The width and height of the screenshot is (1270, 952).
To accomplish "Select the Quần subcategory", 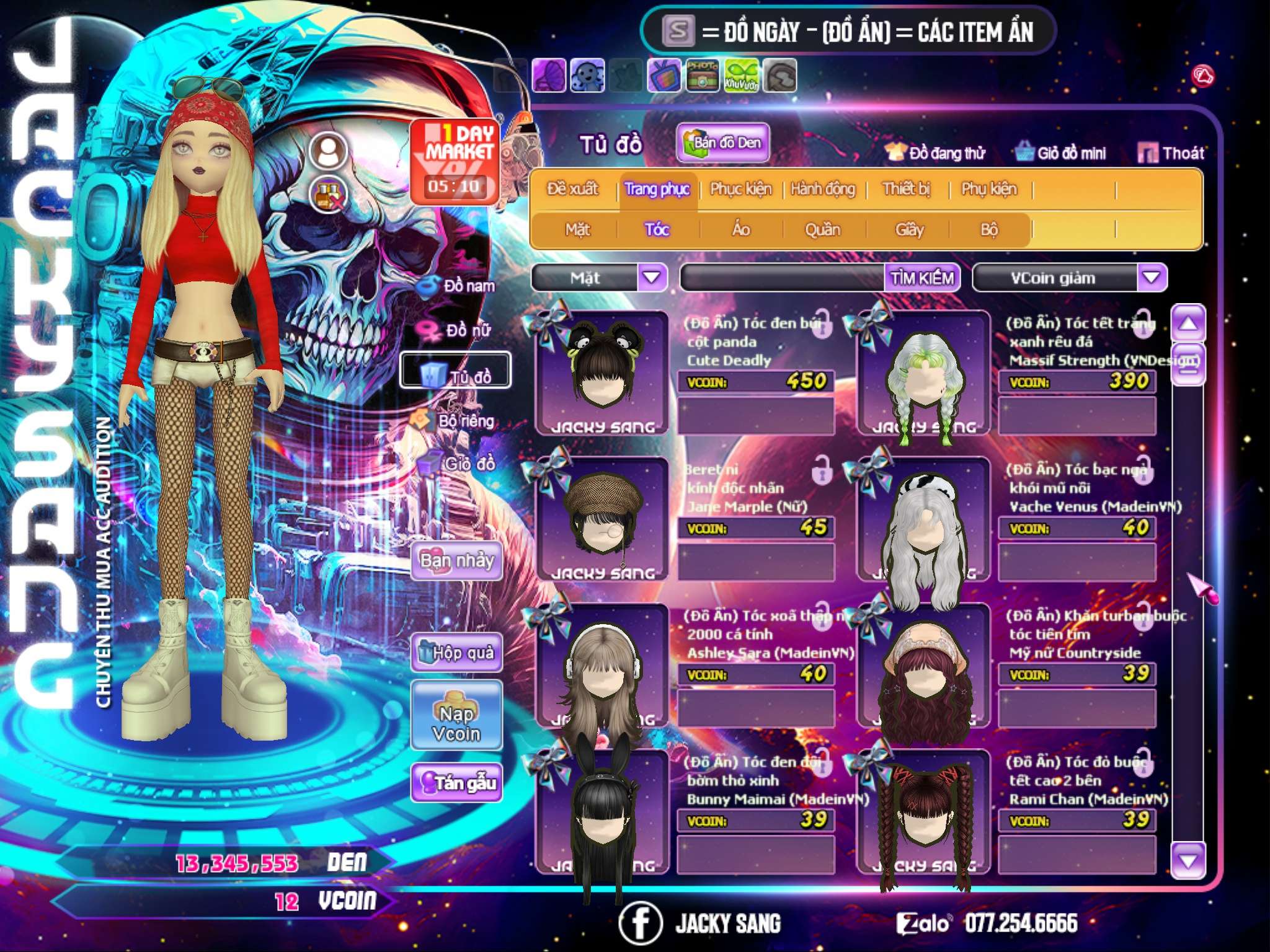I will pyautogui.click(x=822, y=229).
